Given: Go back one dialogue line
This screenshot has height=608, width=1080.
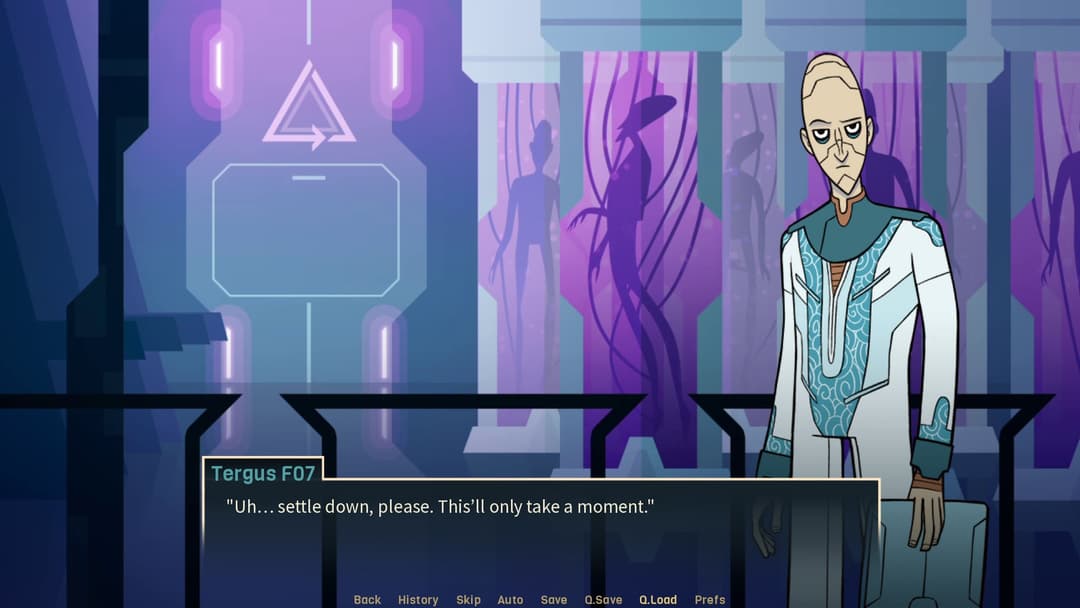Looking at the screenshot, I should click(x=367, y=600).
